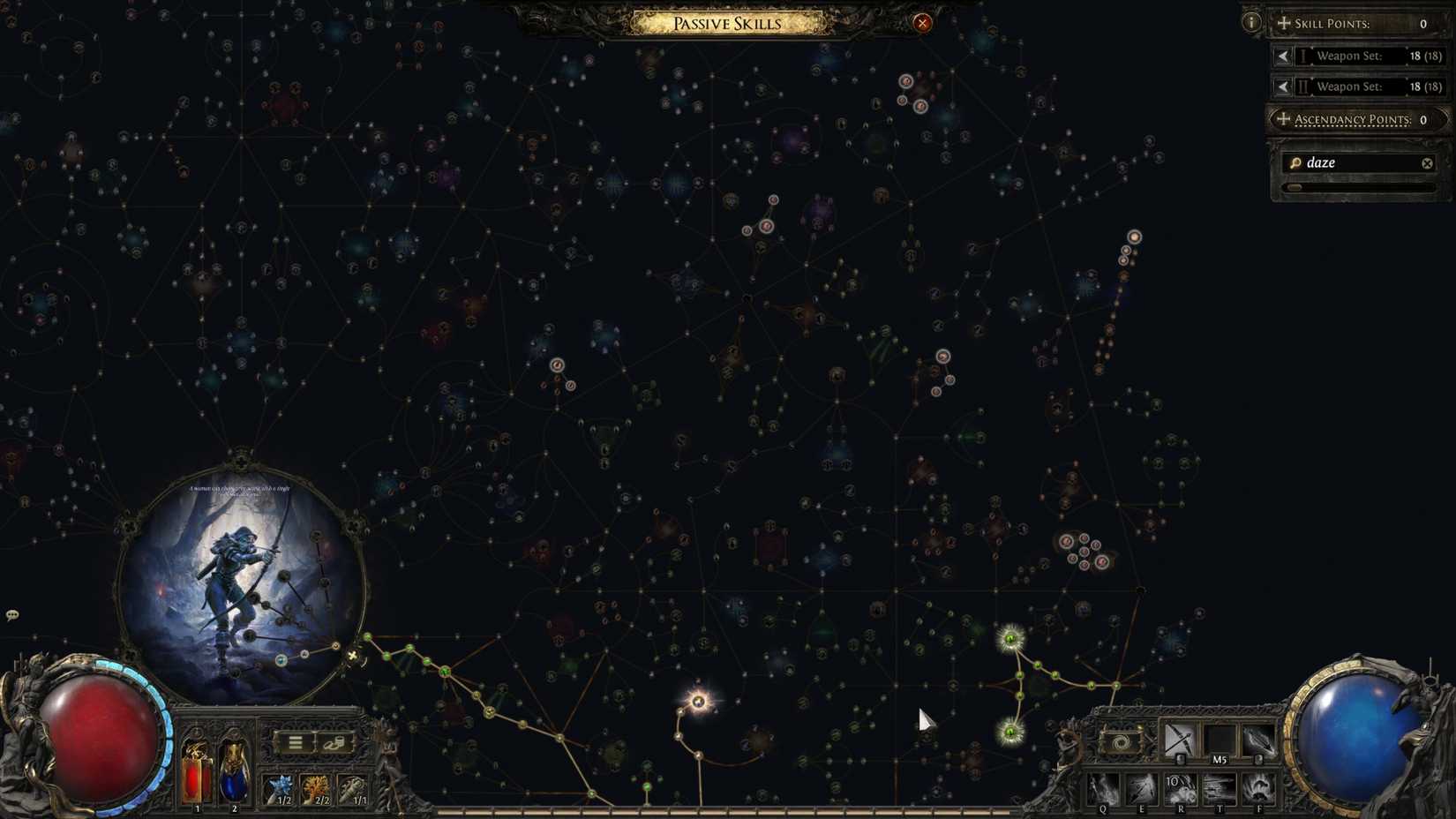Clear the daze search query
The height and width of the screenshot is (819, 1456).
point(1427,162)
